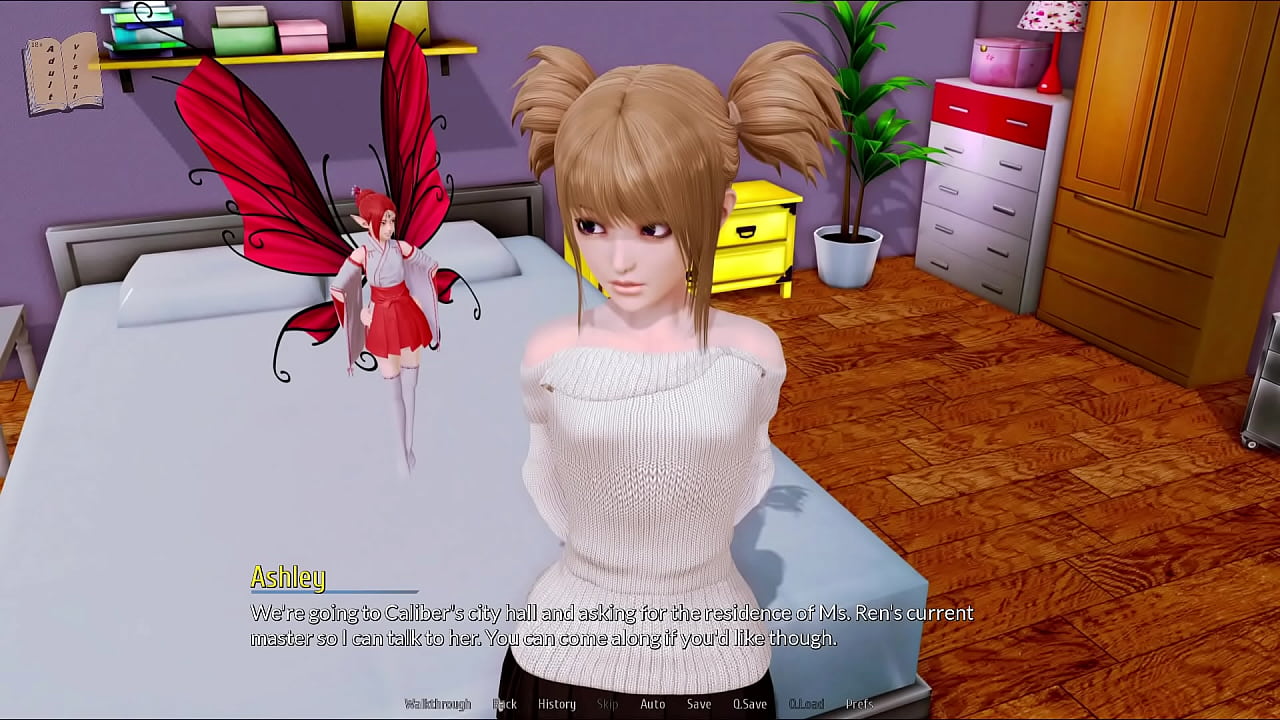Open the Save screen

pyautogui.click(x=699, y=704)
